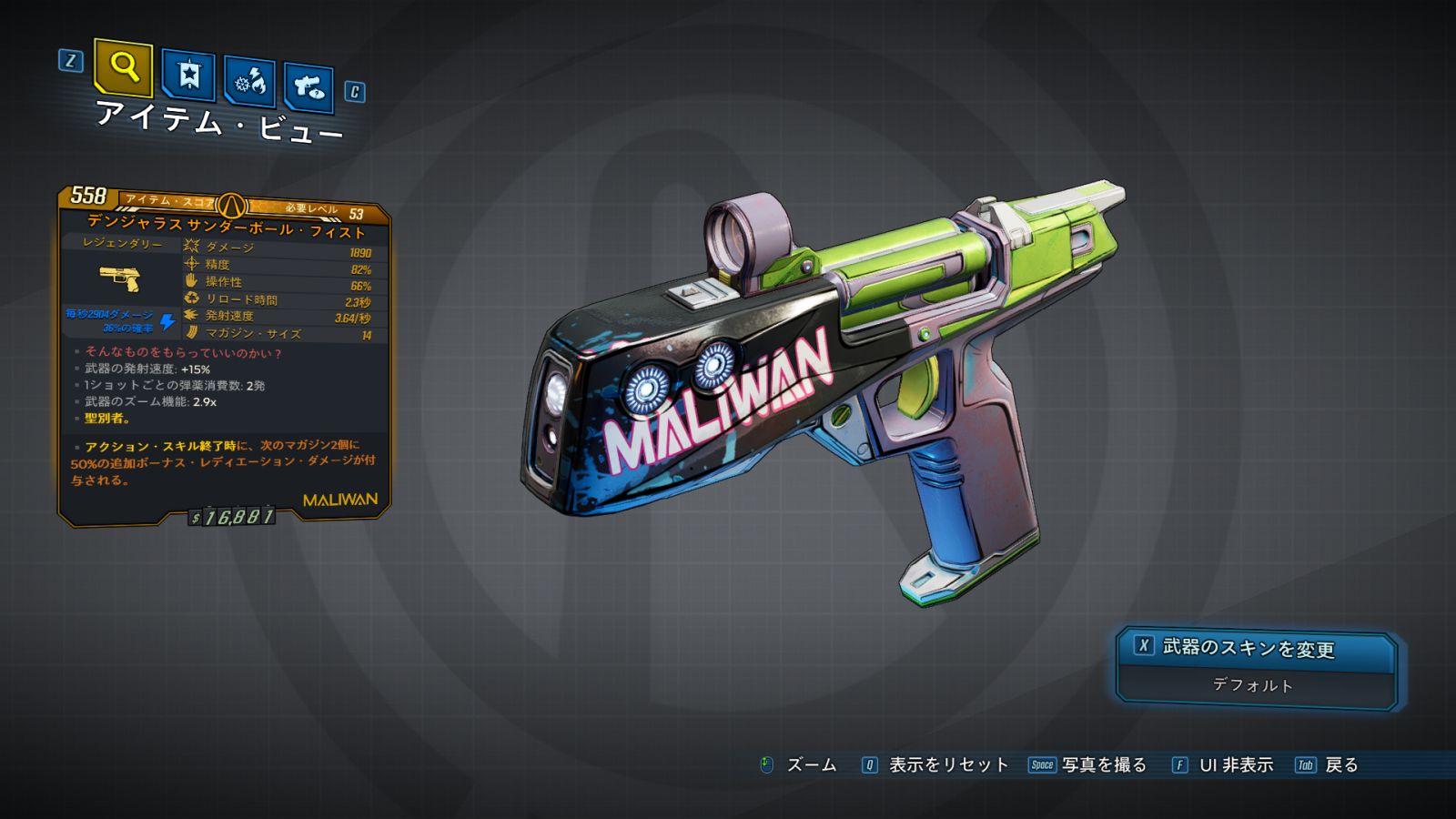Go back using 戻る
This screenshot has width=1456, height=819.
[1340, 765]
